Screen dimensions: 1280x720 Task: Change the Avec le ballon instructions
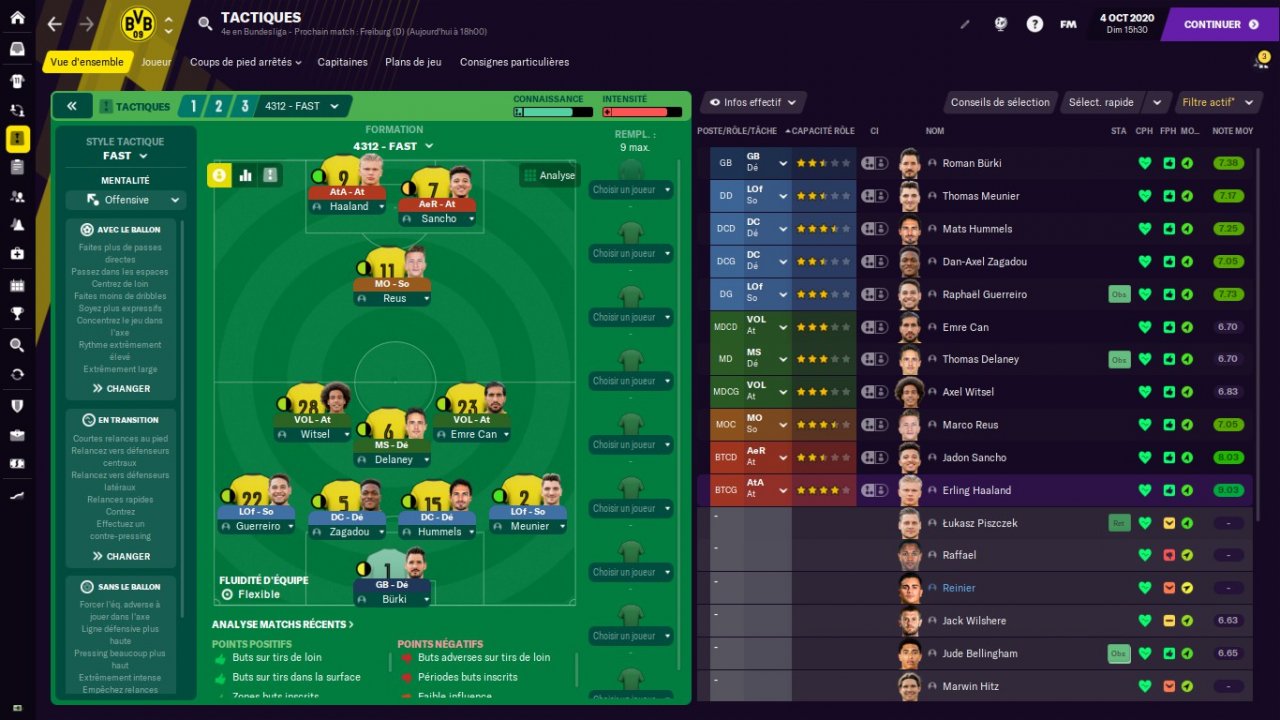(x=122, y=388)
